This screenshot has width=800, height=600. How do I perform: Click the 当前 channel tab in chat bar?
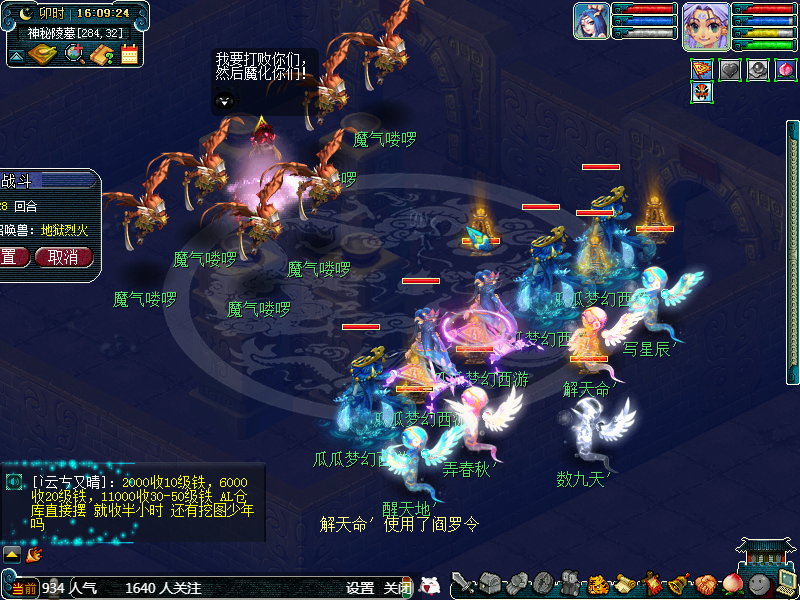(x=24, y=588)
